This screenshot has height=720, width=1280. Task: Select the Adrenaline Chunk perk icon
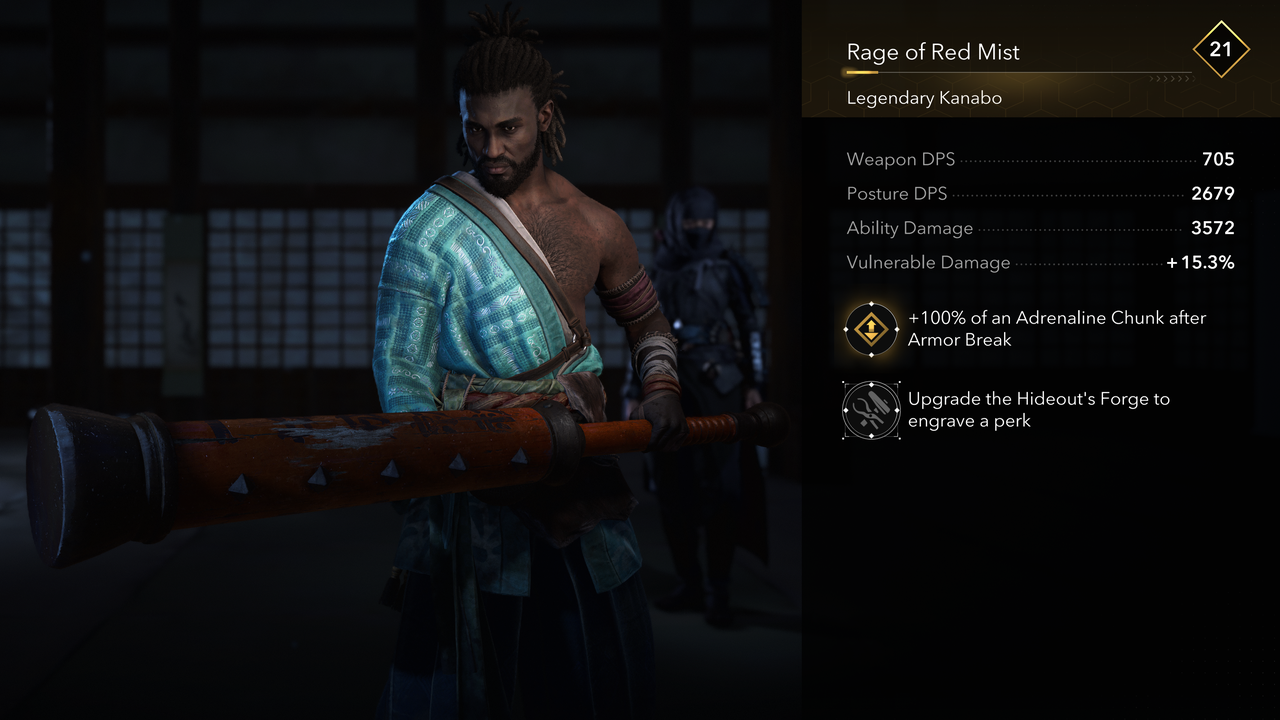(x=871, y=329)
